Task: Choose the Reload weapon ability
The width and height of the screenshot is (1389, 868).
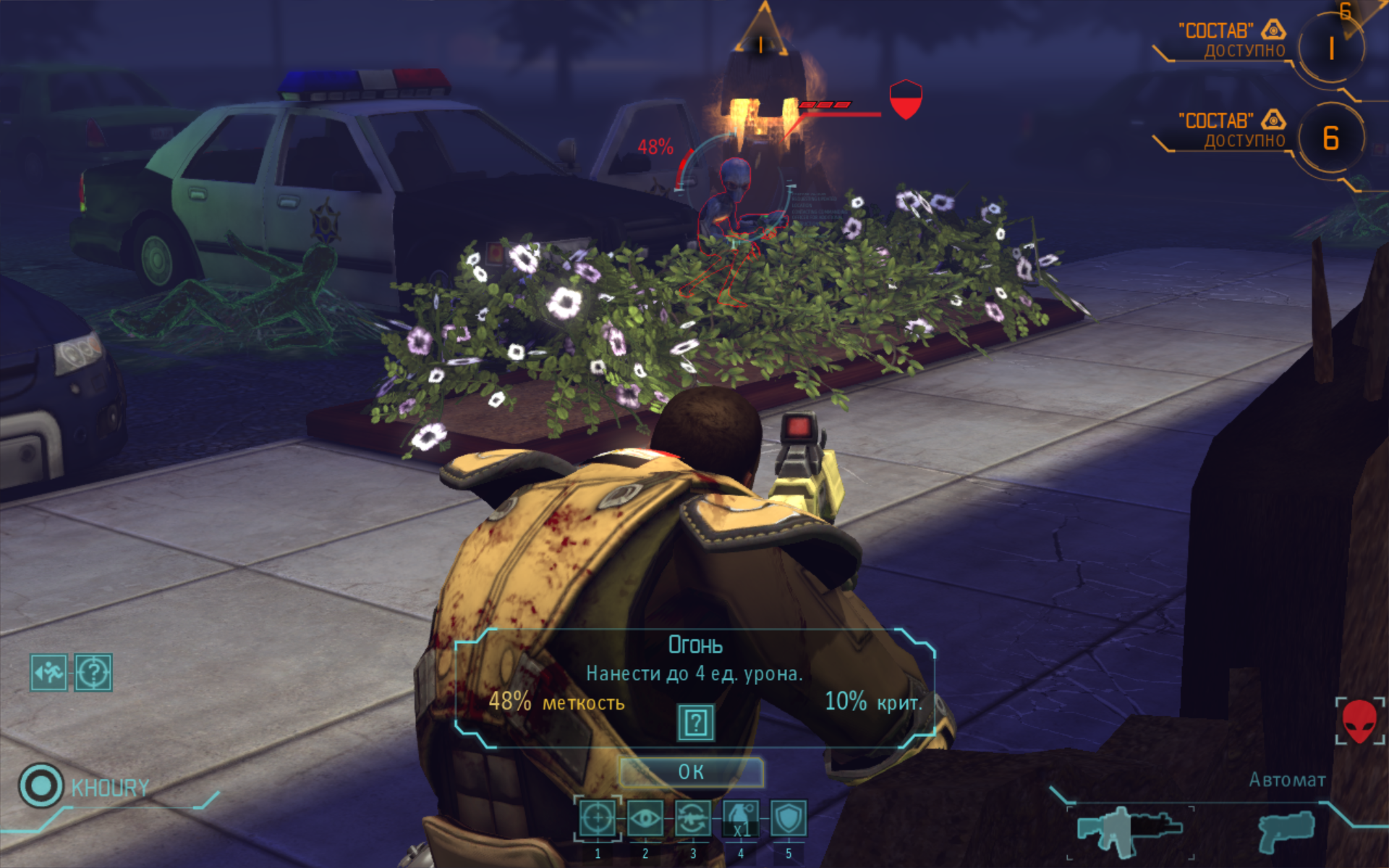Action: tap(692, 820)
